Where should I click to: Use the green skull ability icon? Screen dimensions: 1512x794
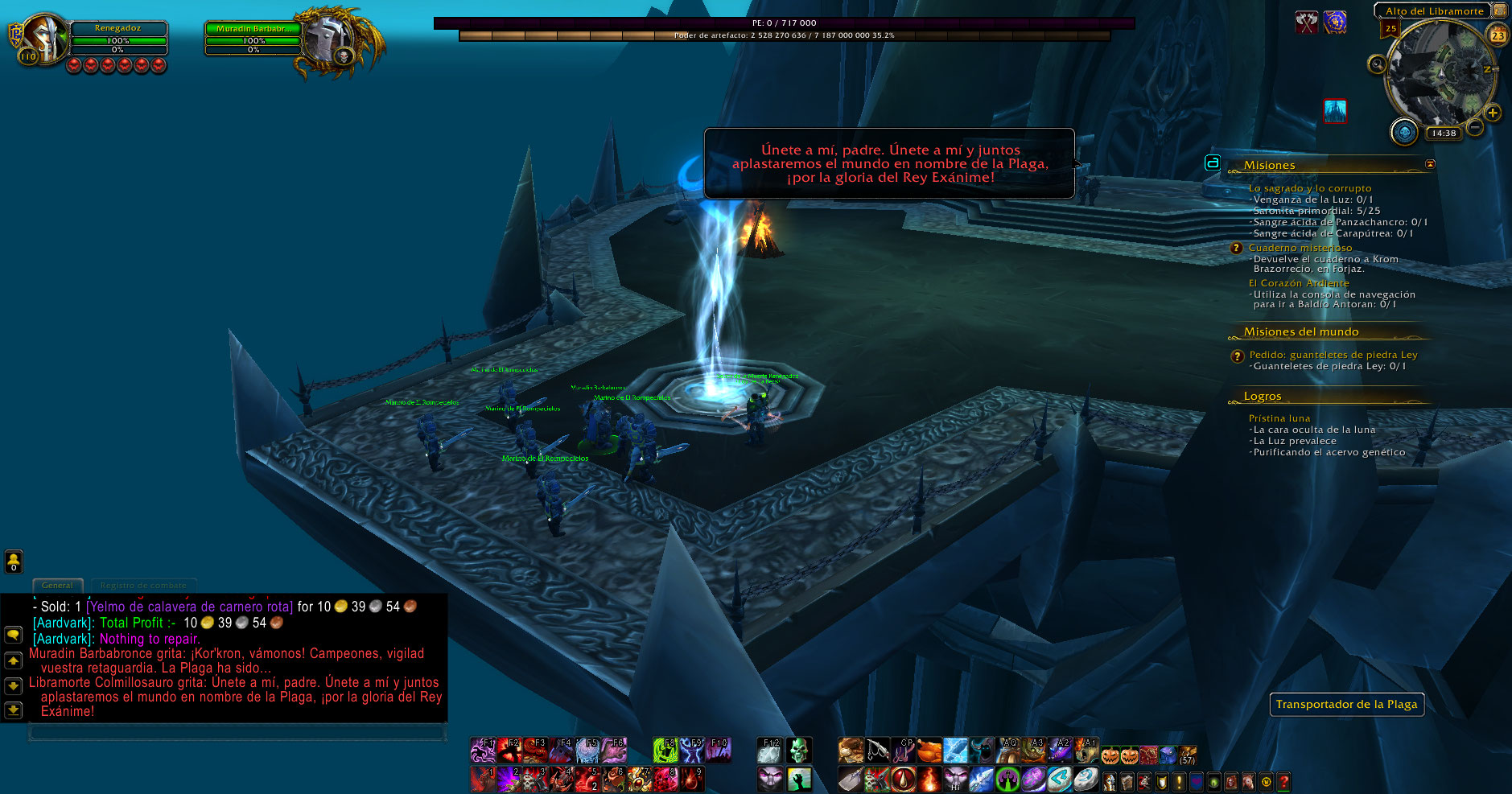tap(797, 751)
